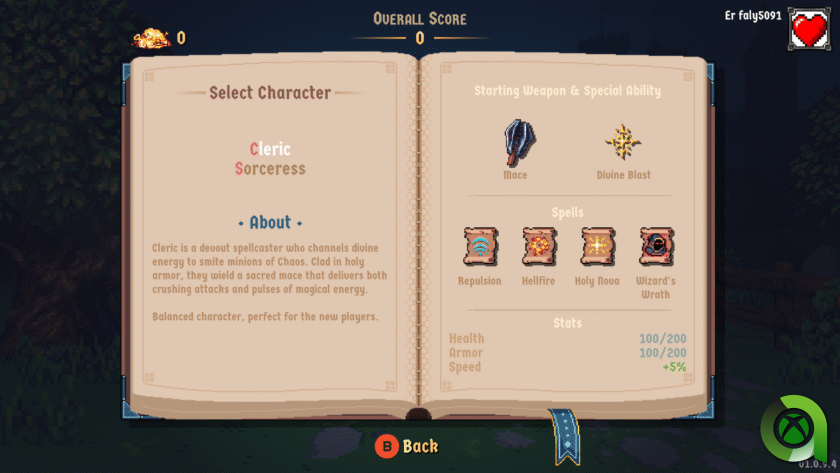Viewport: 840px width, 473px height.
Task: Choose the Holy Nova spell scroll
Action: tap(598, 246)
